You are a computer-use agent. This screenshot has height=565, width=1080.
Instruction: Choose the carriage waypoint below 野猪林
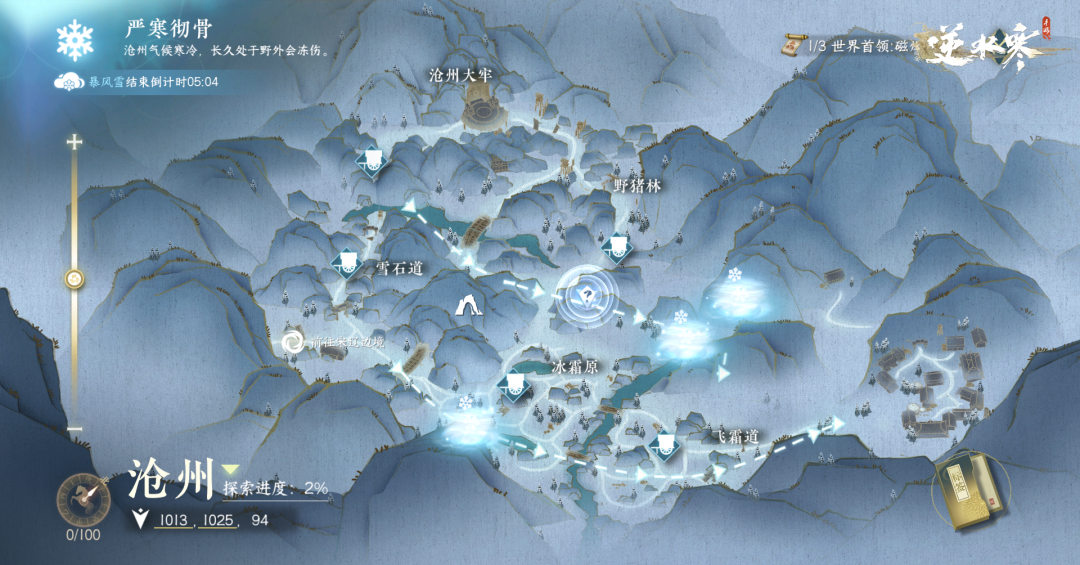tap(617, 245)
